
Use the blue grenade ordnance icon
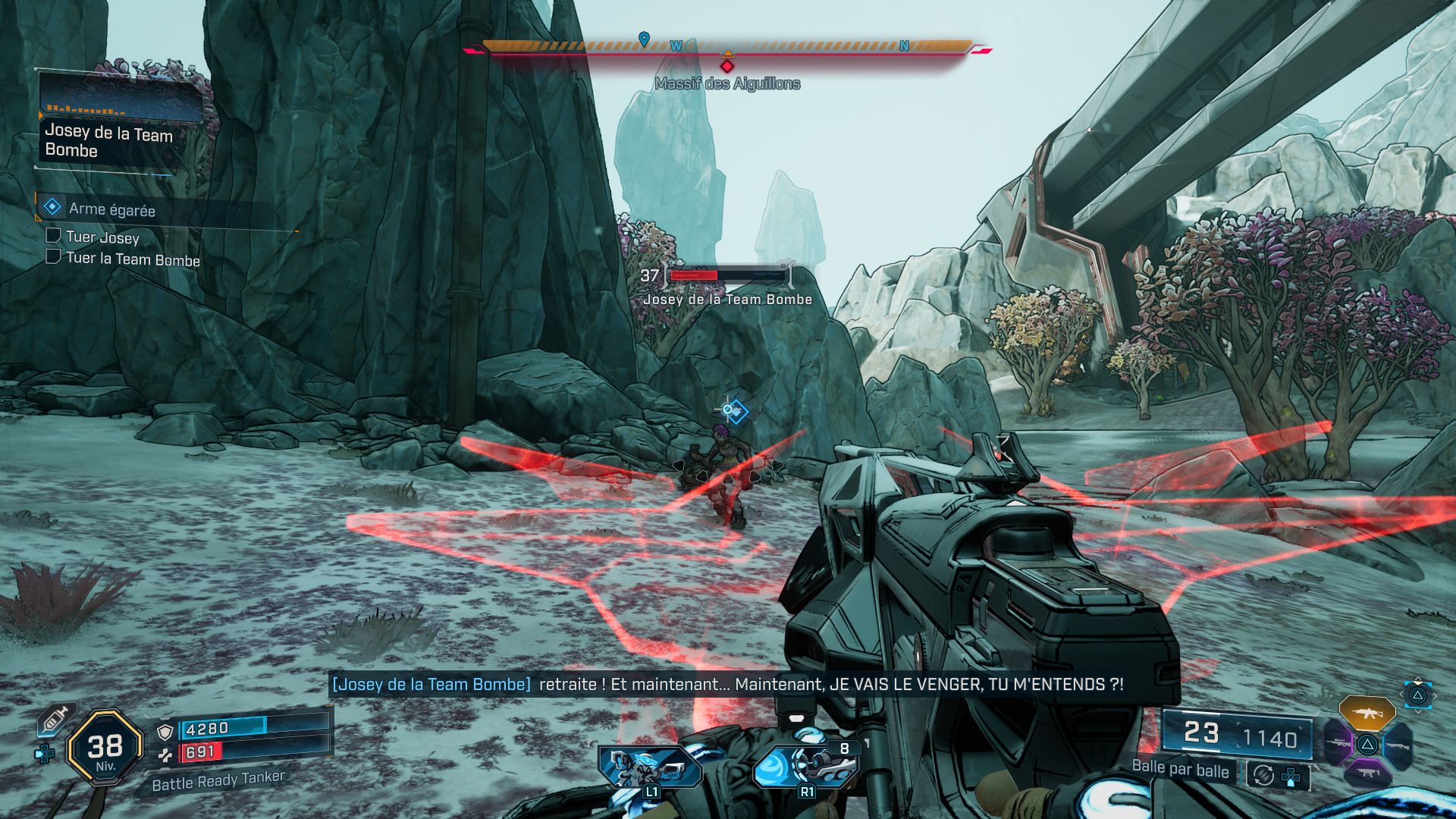[806, 766]
